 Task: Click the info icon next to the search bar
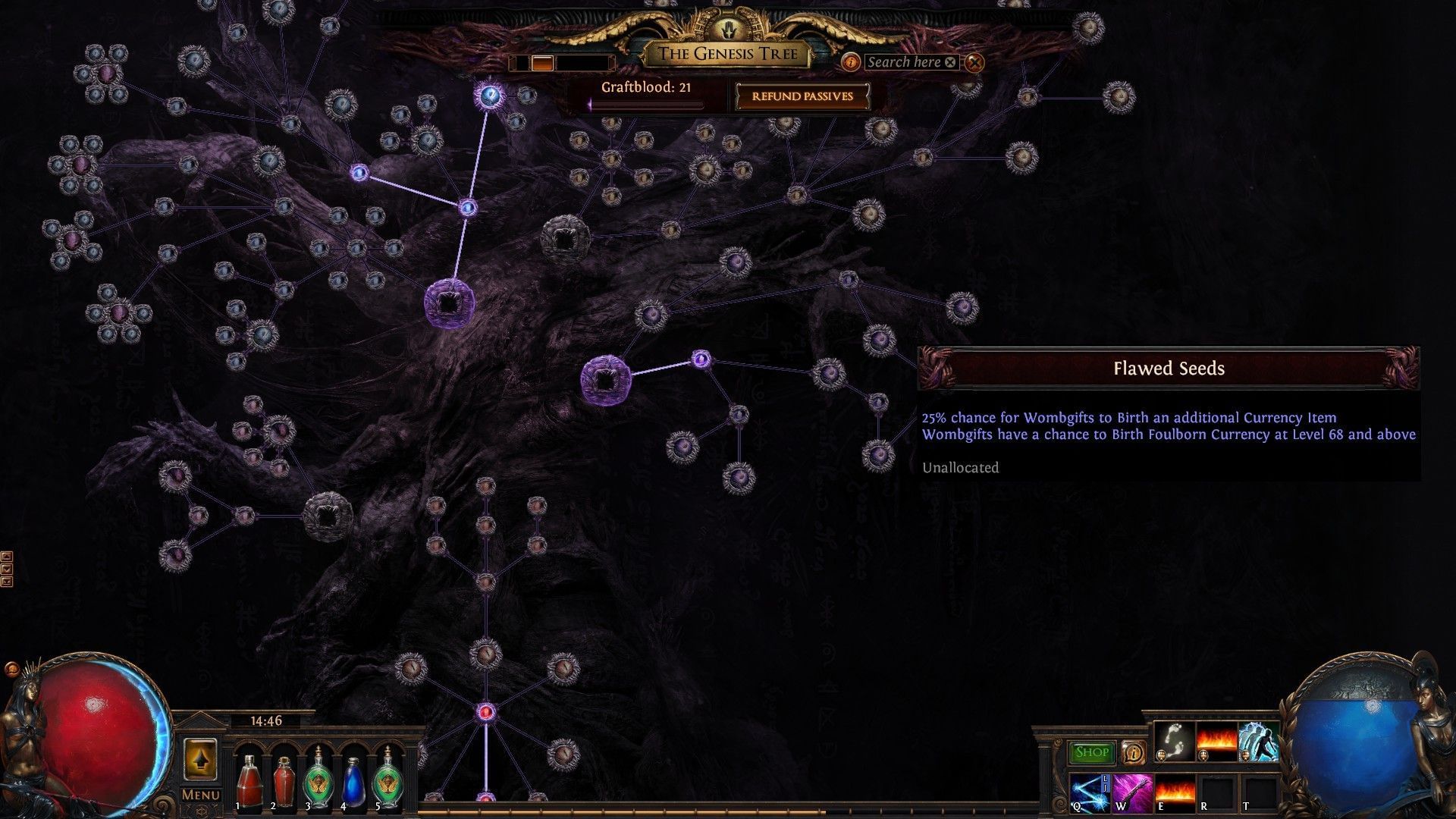click(x=850, y=64)
